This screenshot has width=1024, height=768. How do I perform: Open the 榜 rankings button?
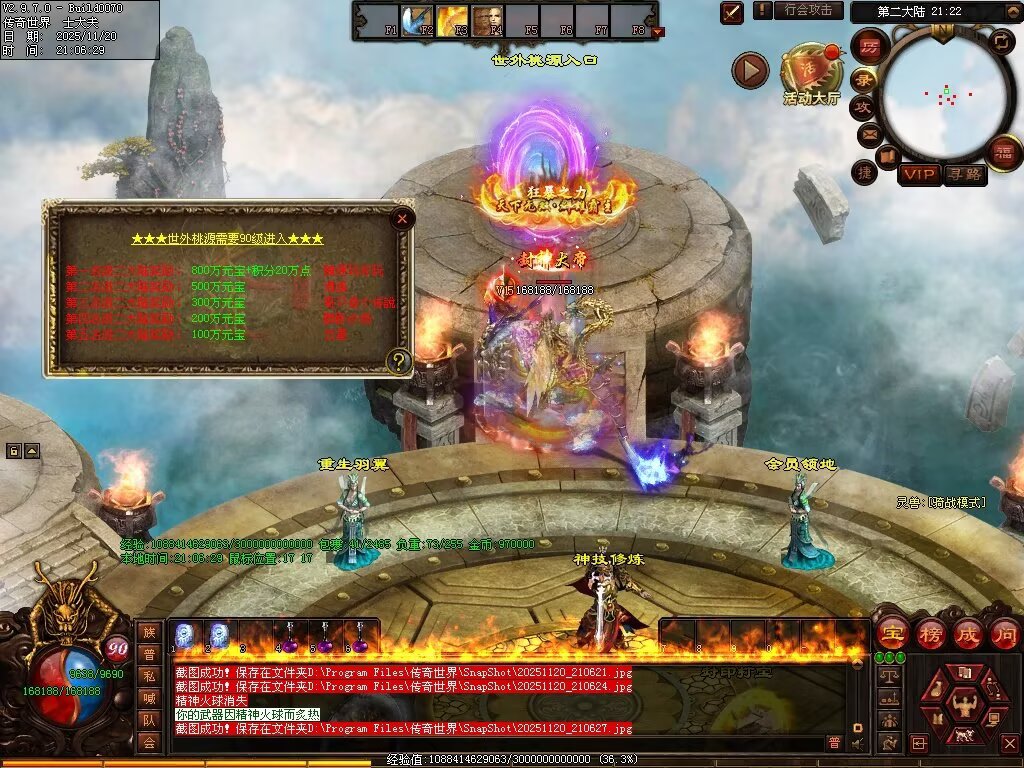[931, 633]
